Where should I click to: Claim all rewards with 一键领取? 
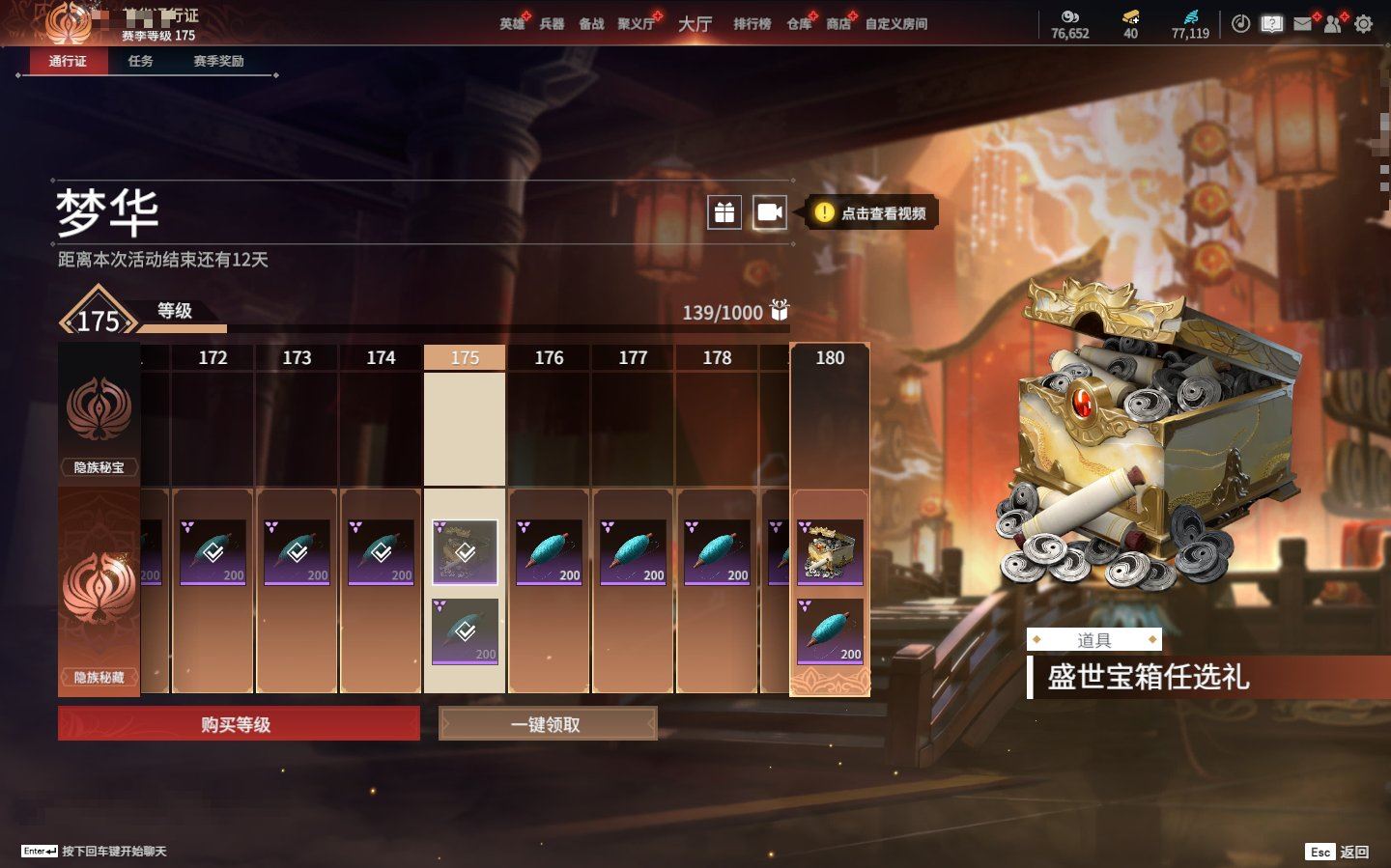click(x=548, y=724)
